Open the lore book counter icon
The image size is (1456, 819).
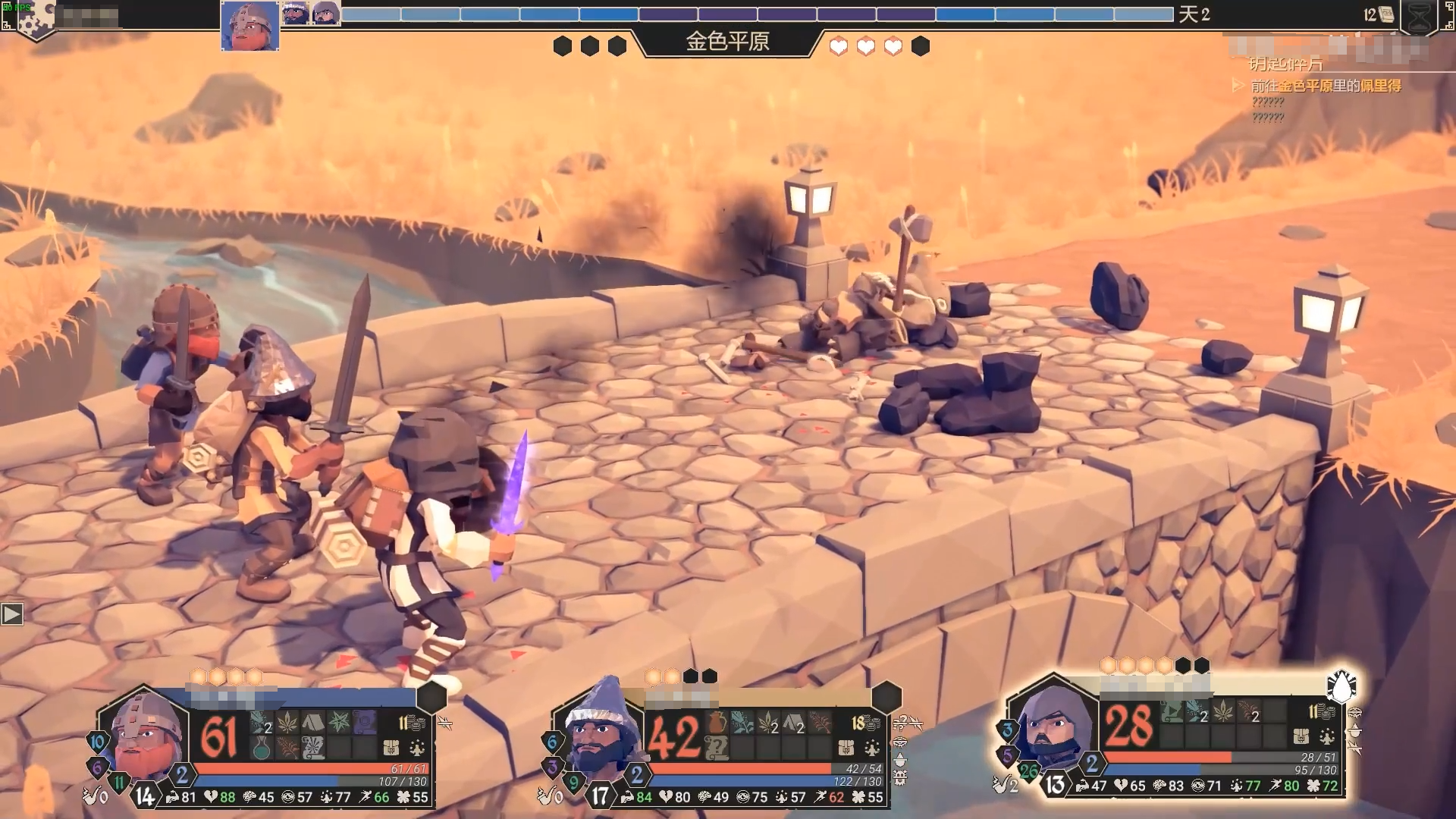coord(1385,14)
